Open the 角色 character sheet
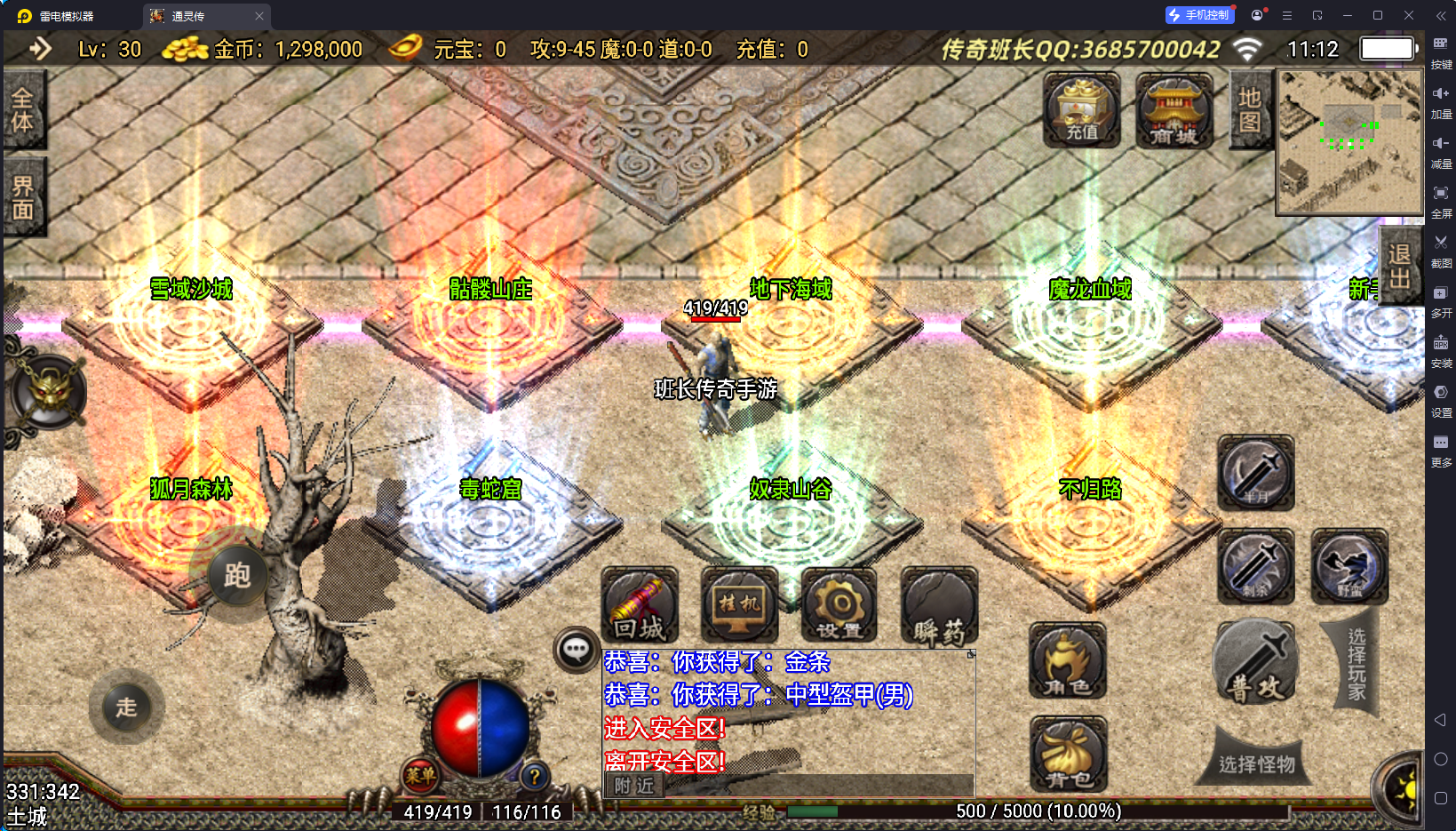This screenshot has height=831, width=1456. coord(1068,661)
